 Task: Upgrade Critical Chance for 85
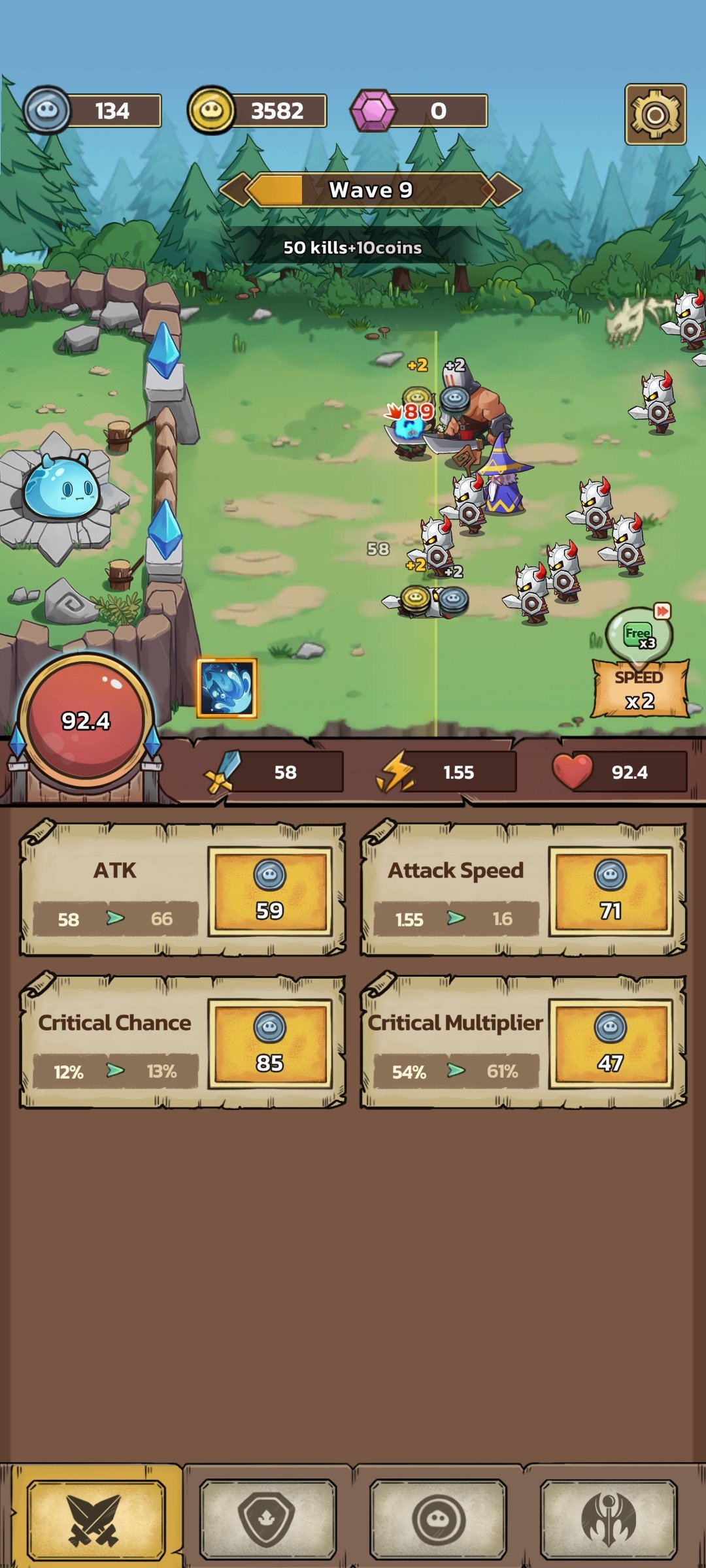click(x=270, y=1044)
